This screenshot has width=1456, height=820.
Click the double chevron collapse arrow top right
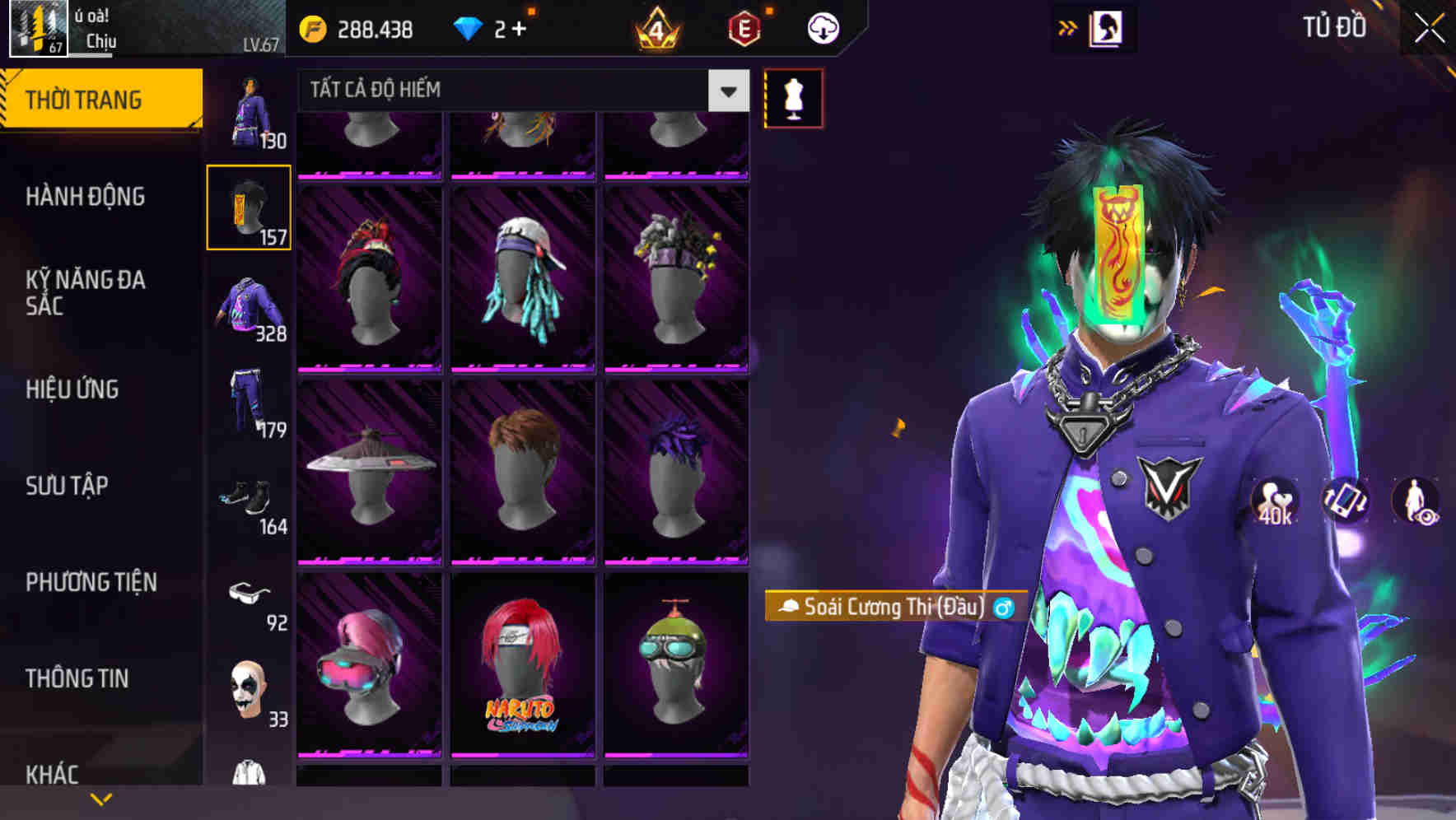(1066, 27)
